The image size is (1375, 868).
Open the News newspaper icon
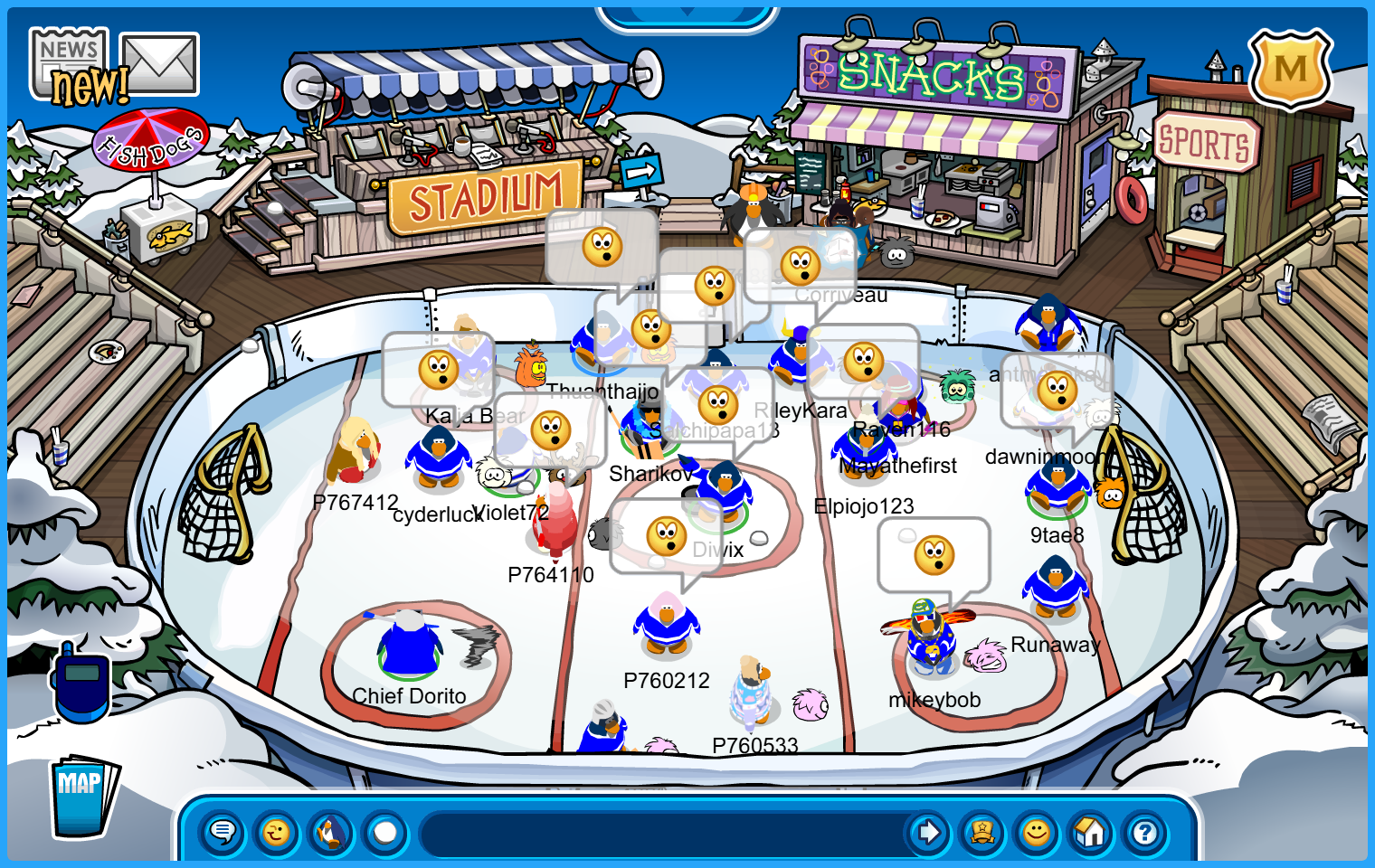tap(70, 63)
